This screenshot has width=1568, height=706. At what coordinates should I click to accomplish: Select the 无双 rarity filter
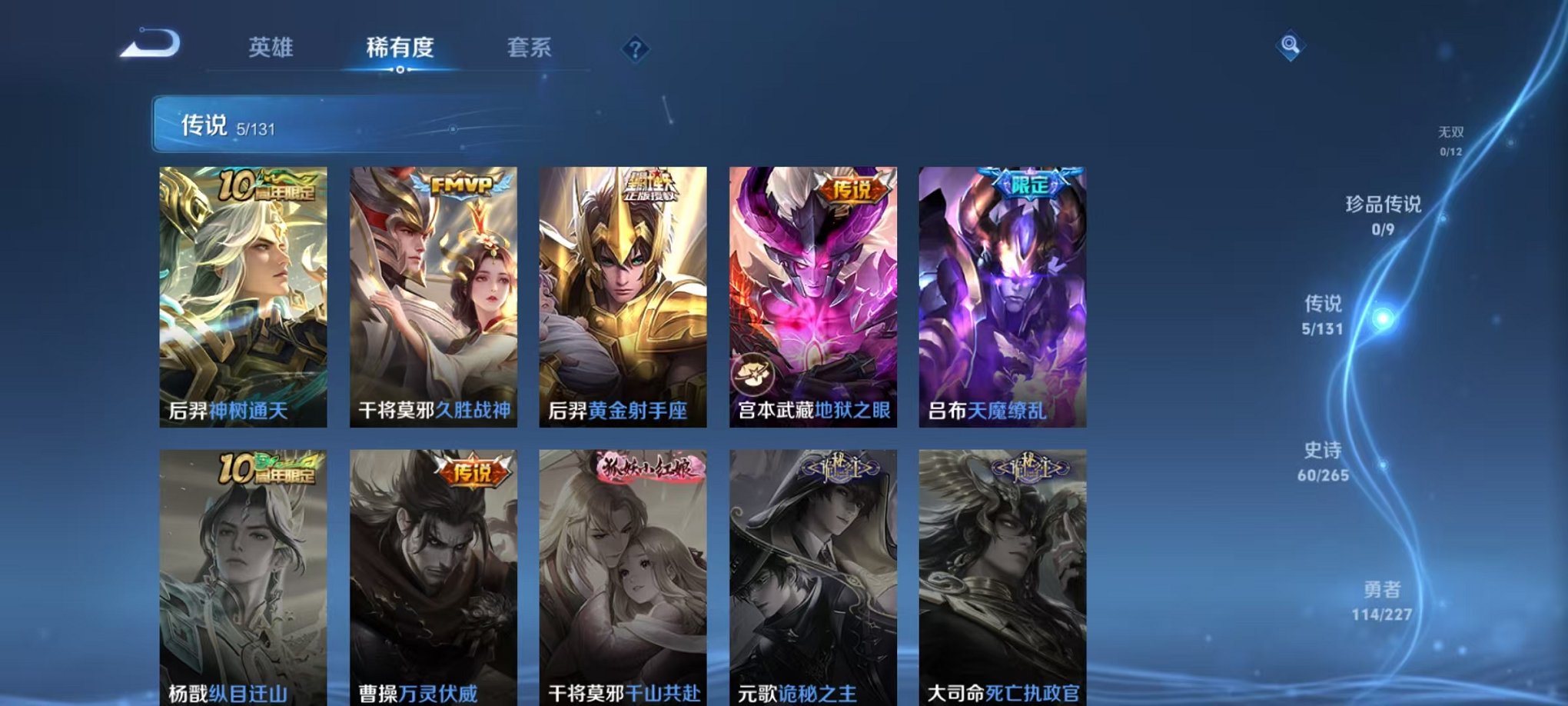click(1451, 139)
